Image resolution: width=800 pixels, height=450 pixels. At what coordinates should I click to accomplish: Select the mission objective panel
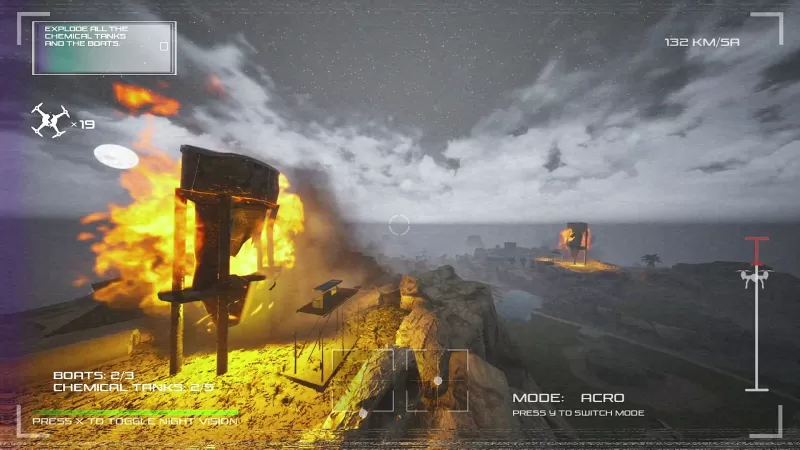pyautogui.click(x=104, y=47)
